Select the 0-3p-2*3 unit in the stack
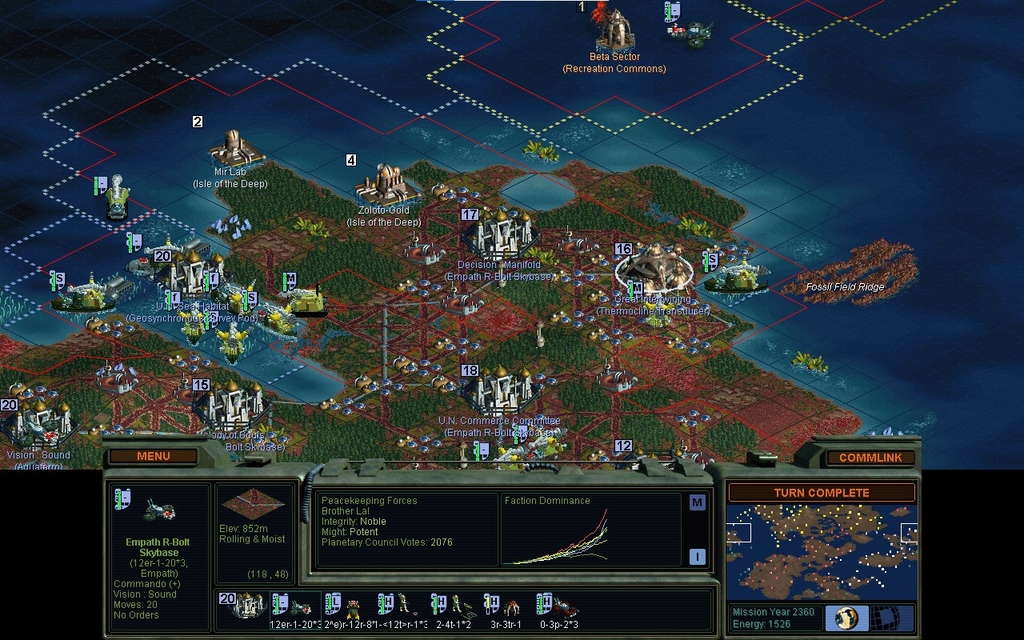1024x640 pixels. tap(558, 606)
